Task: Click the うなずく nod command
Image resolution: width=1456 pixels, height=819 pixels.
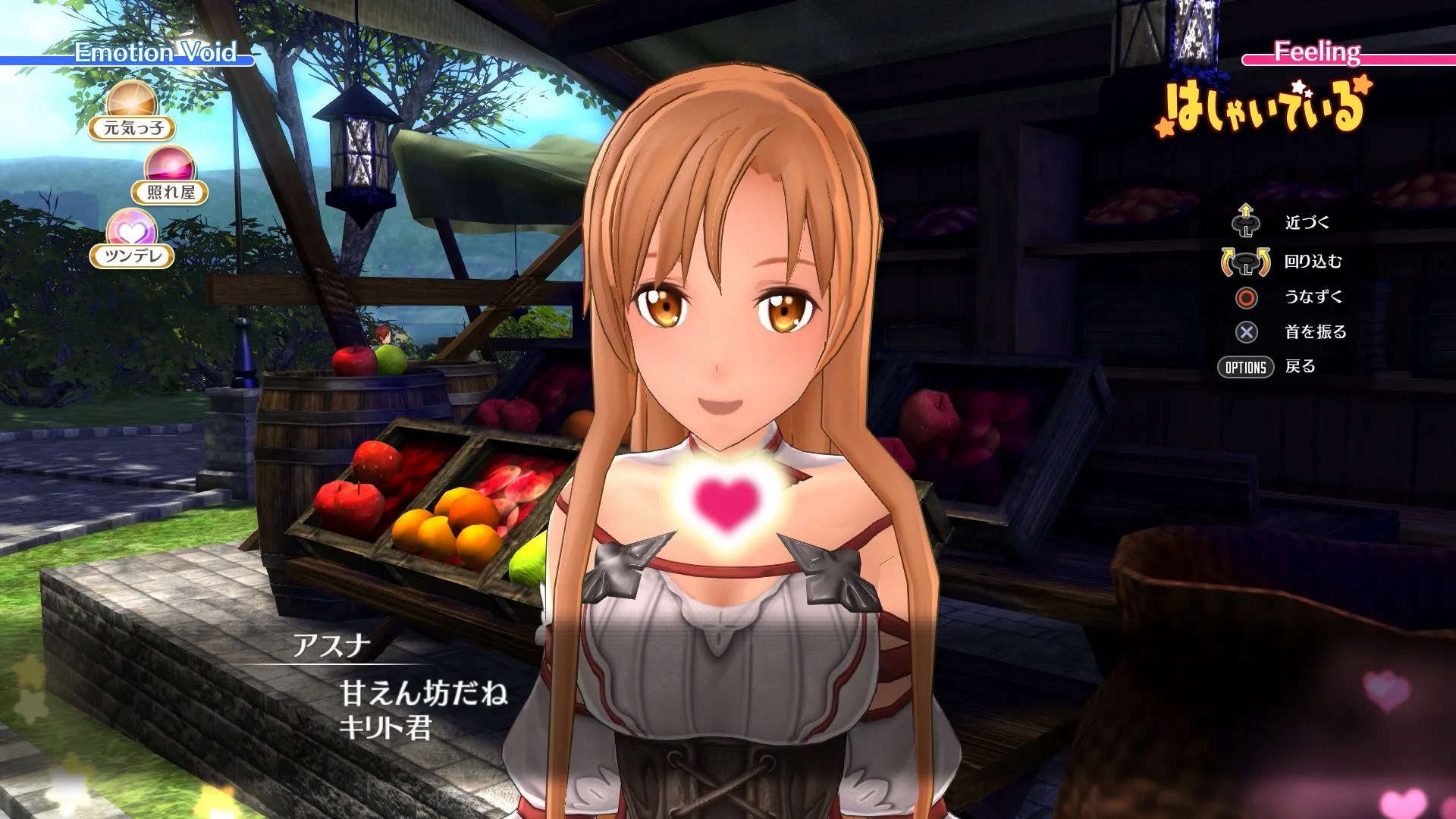Action: 1244,298
